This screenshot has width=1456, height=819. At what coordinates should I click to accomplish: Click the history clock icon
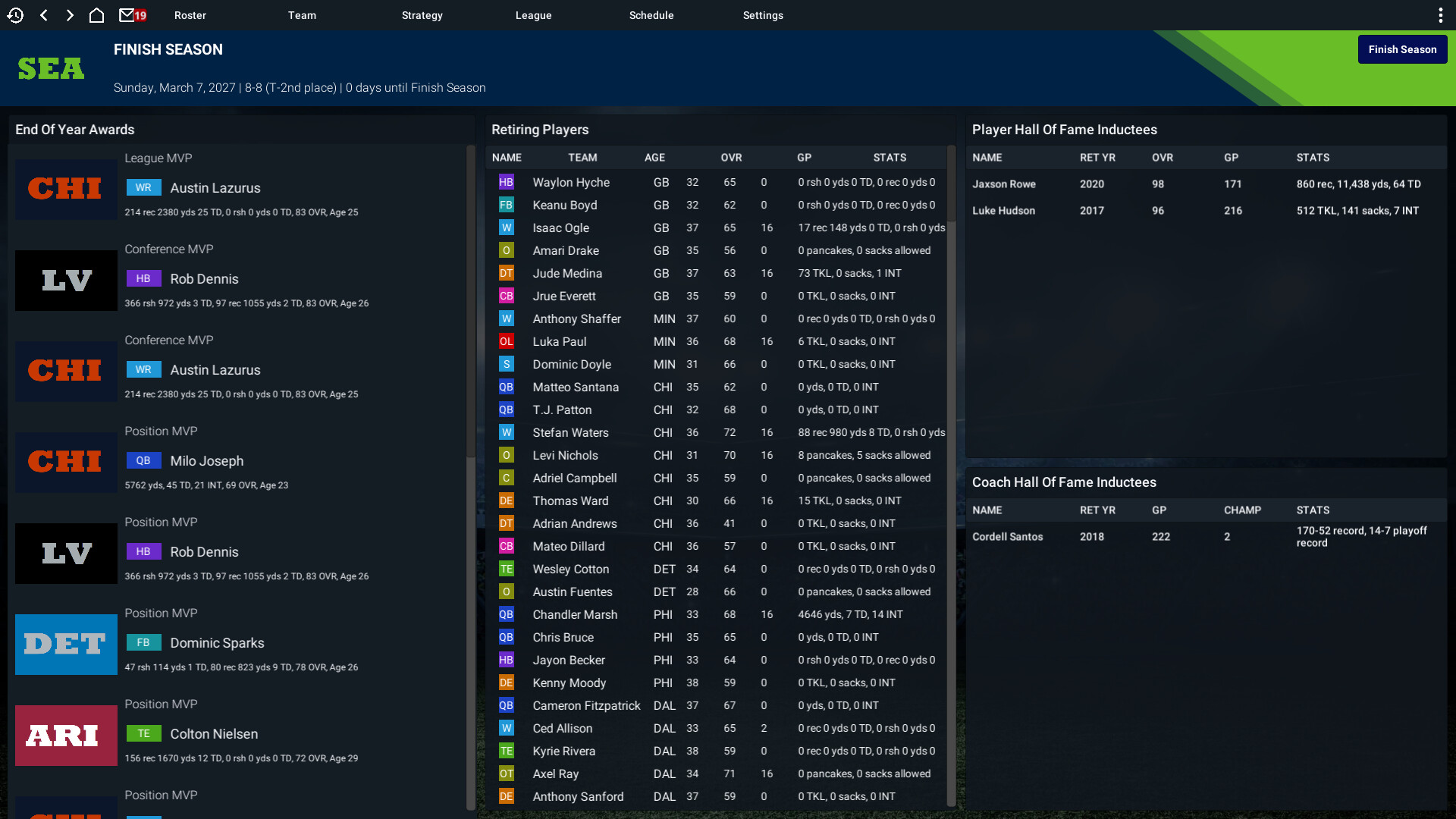tap(15, 14)
